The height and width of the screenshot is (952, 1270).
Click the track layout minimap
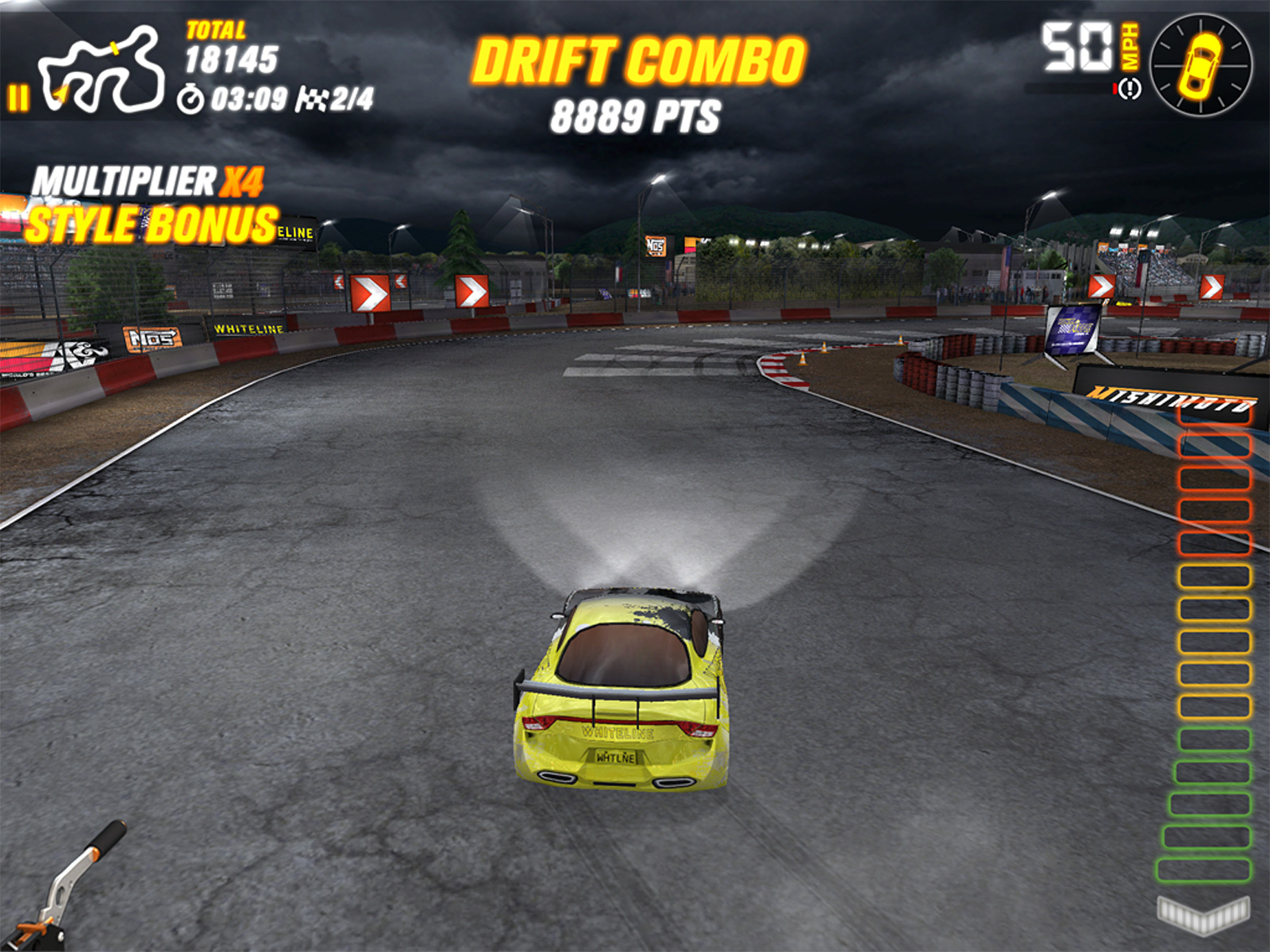(x=102, y=69)
